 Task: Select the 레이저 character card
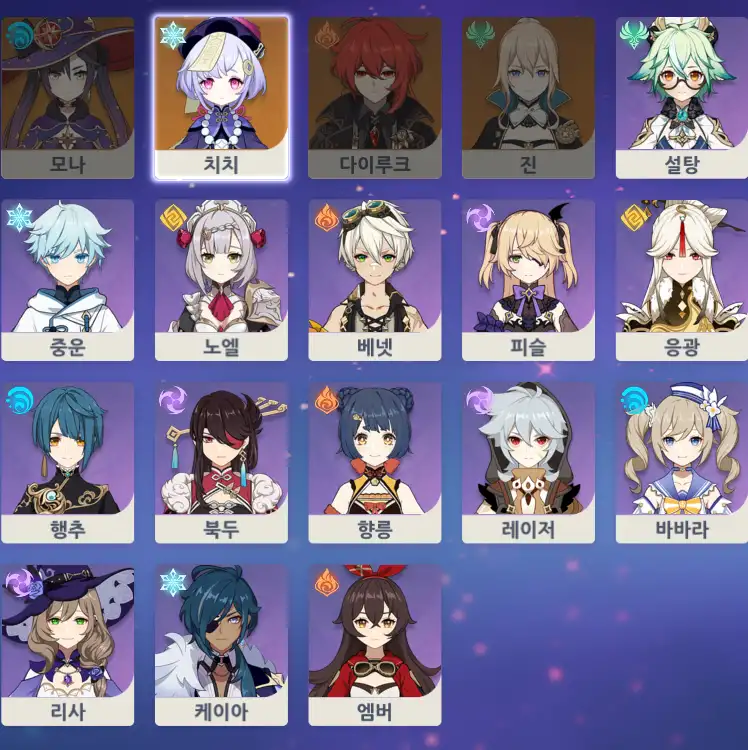[x=528, y=463]
